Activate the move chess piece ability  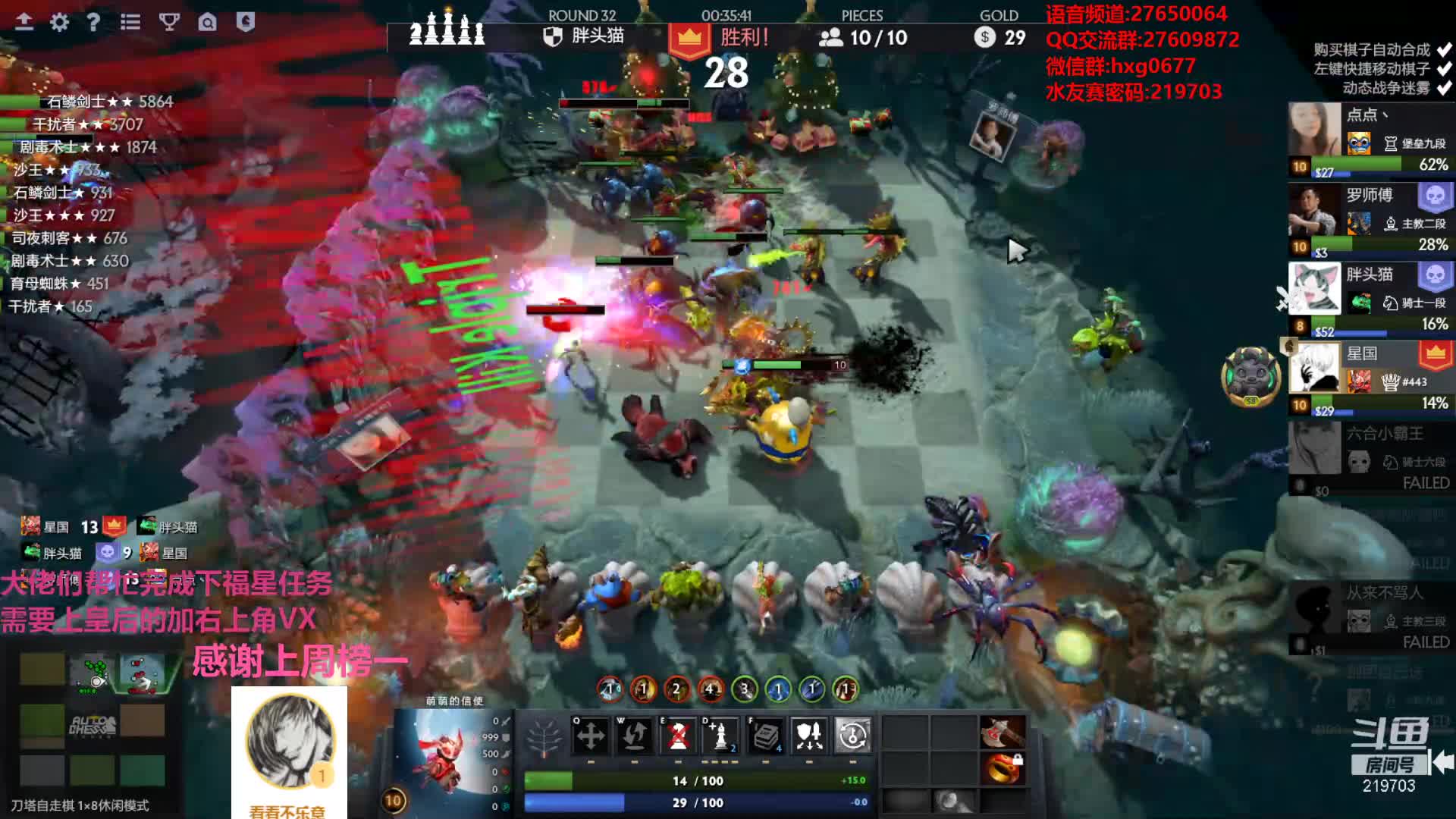point(591,736)
